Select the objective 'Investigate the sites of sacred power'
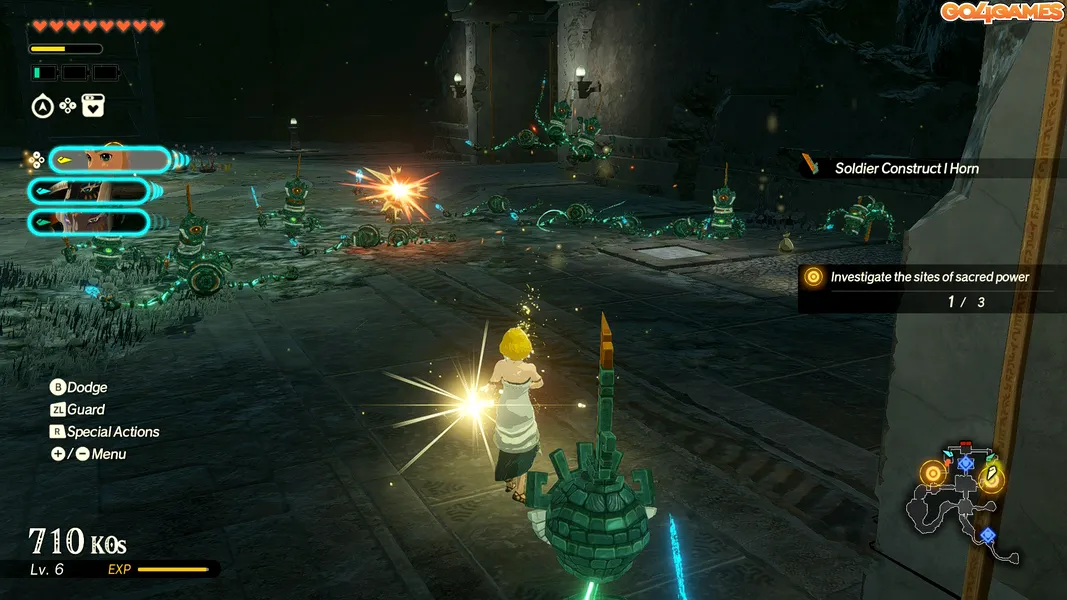The image size is (1067, 600). point(930,277)
